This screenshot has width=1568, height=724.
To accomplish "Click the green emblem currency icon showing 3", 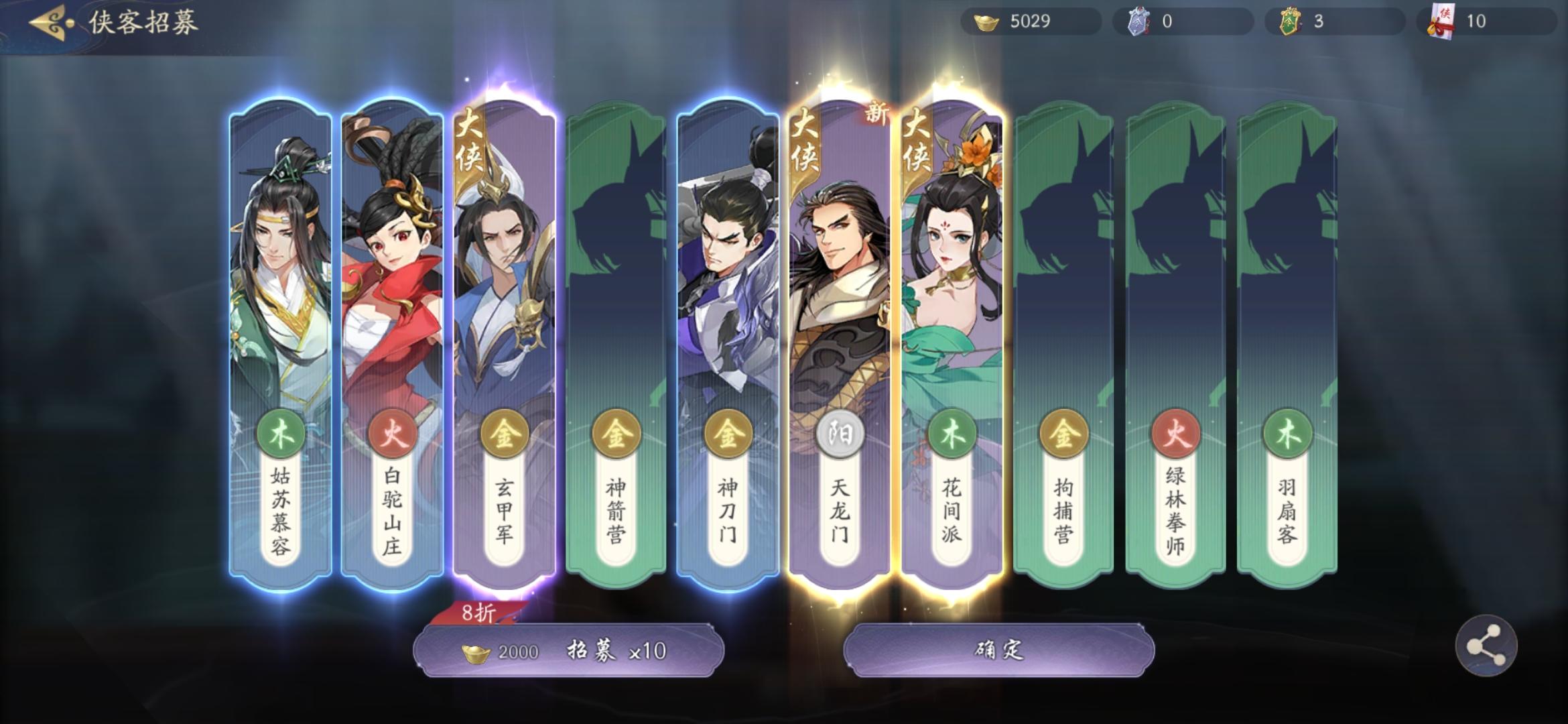I will (1289, 21).
